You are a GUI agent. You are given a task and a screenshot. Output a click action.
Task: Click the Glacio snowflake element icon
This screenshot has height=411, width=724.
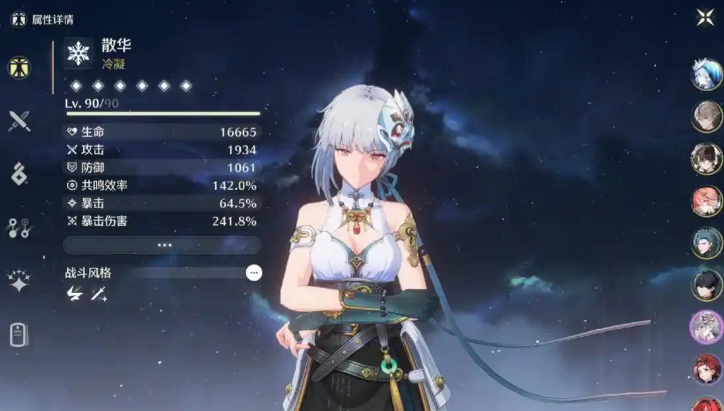(78, 54)
